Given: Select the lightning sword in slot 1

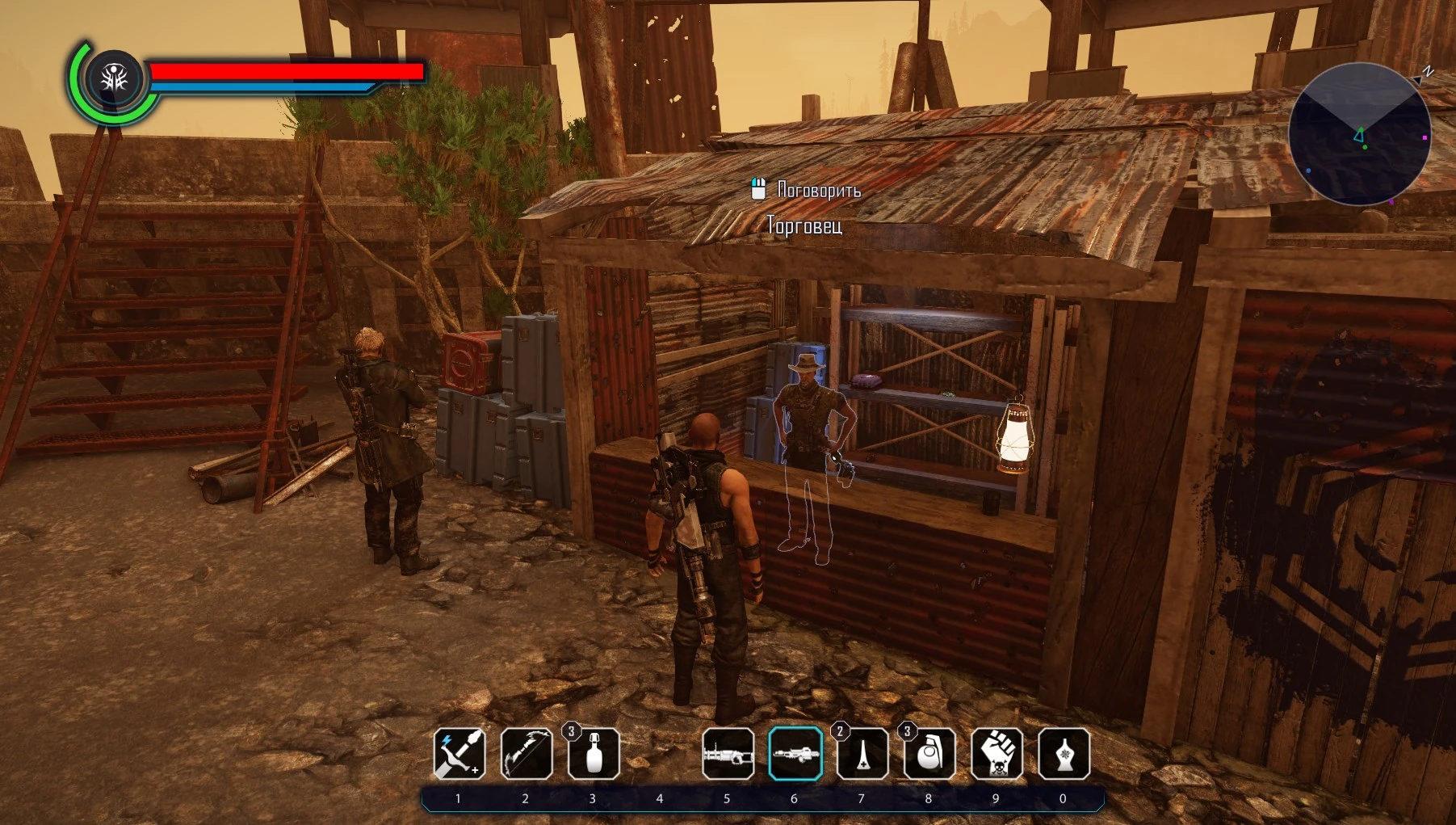Looking at the screenshot, I should (x=459, y=754).
